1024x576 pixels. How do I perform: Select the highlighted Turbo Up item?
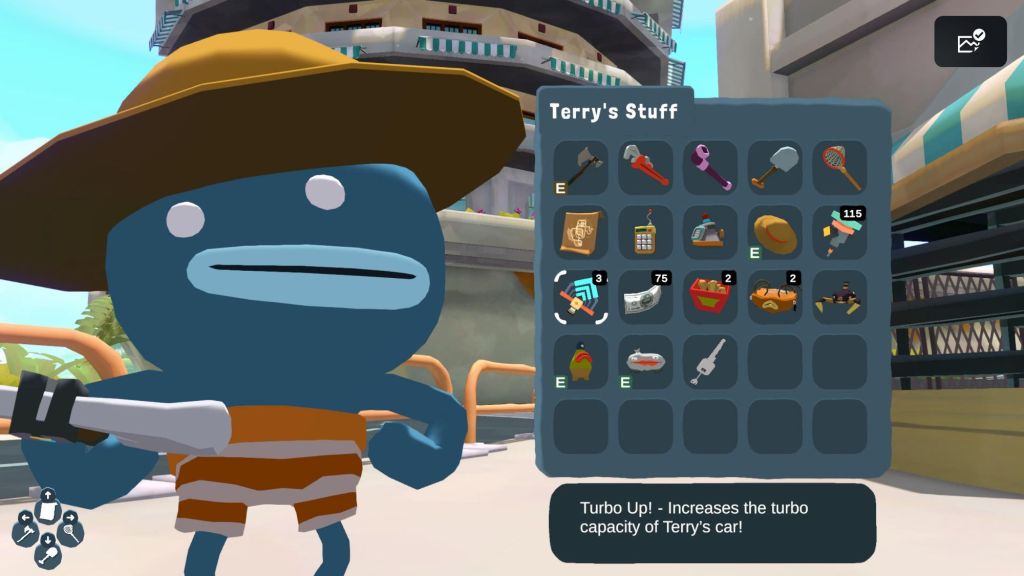point(581,297)
